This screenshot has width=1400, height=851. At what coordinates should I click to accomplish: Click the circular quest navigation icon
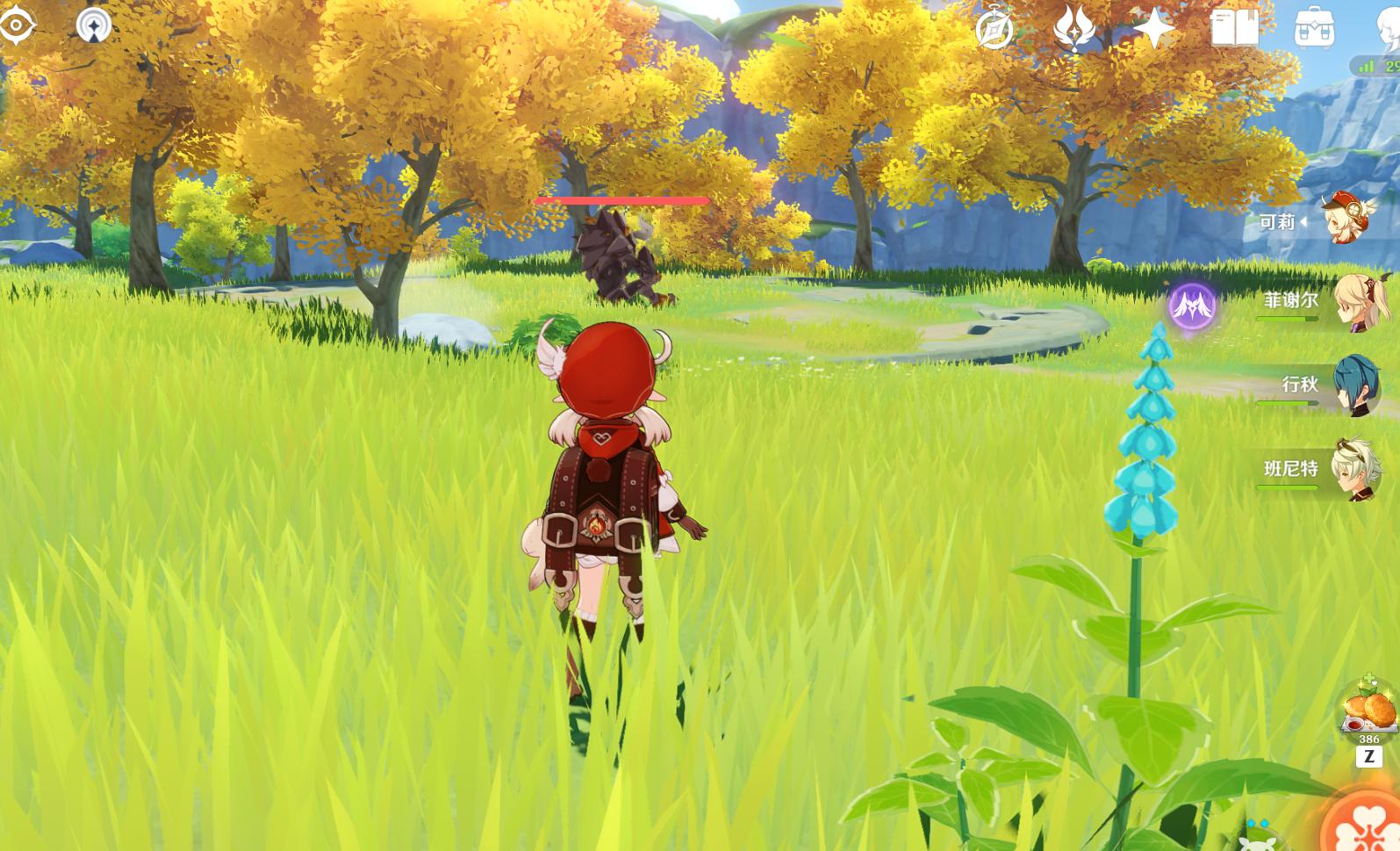click(x=94, y=25)
